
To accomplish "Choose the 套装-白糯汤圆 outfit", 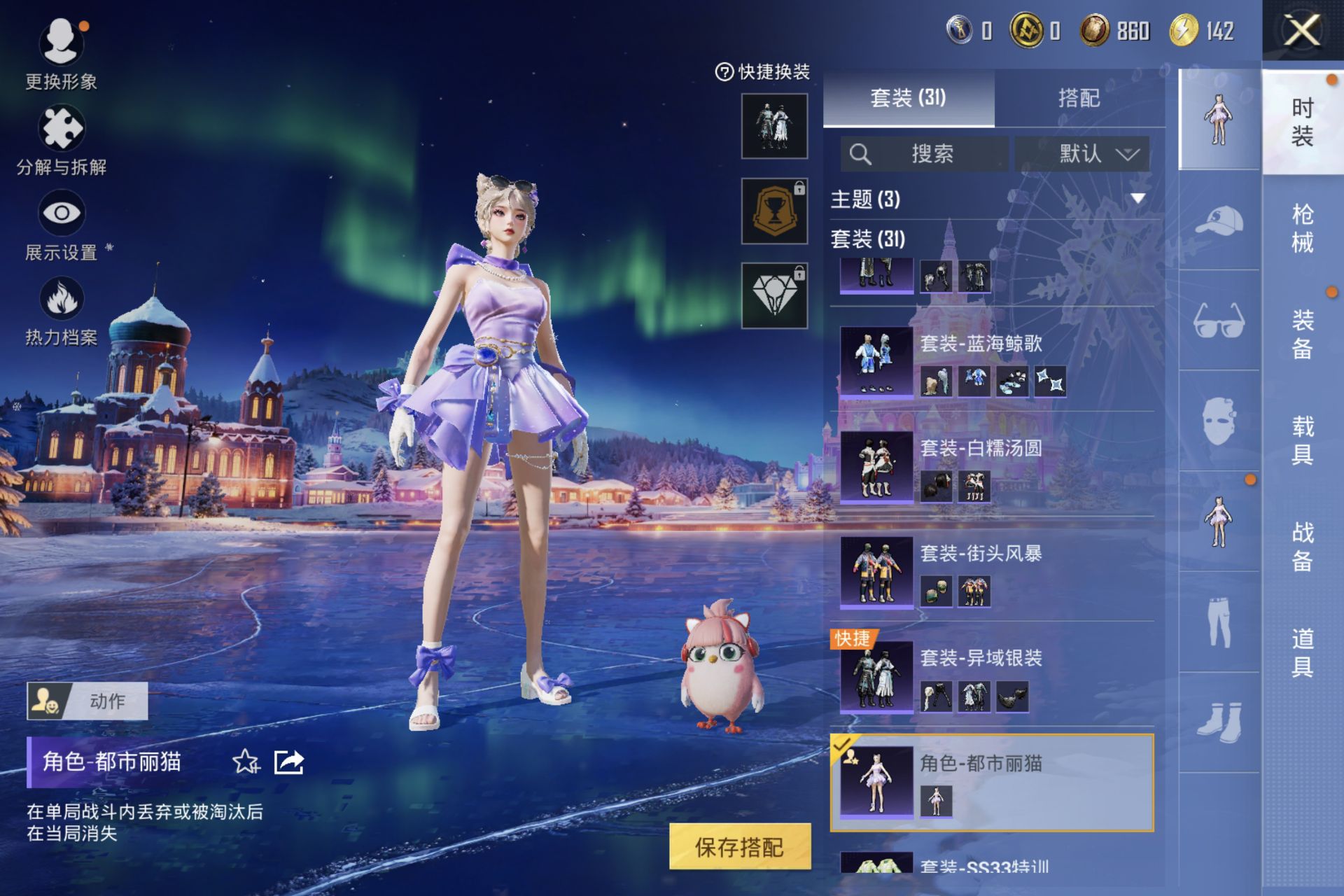I will tap(994, 467).
